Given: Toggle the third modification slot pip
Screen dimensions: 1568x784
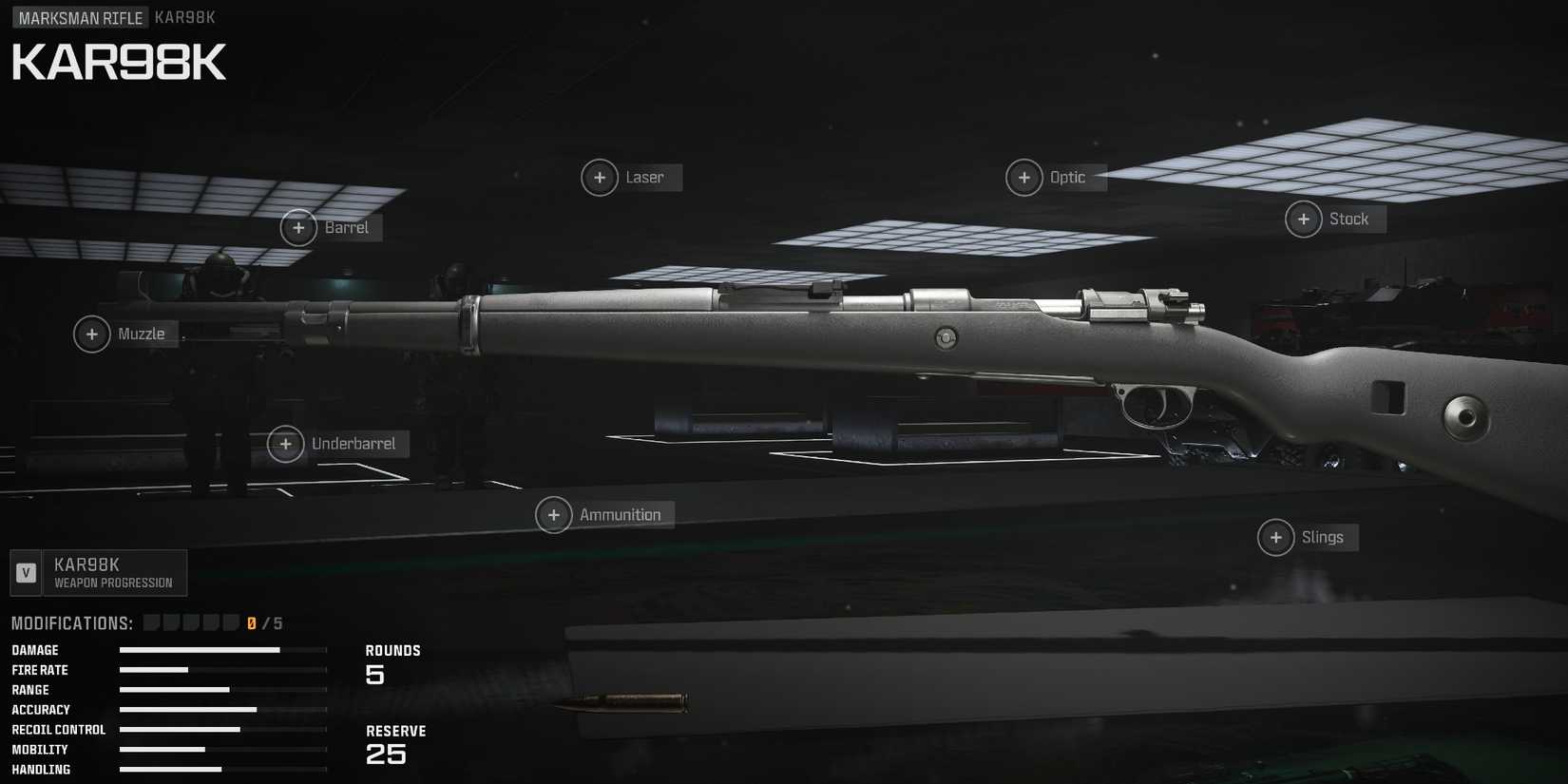Looking at the screenshot, I should (193, 621).
